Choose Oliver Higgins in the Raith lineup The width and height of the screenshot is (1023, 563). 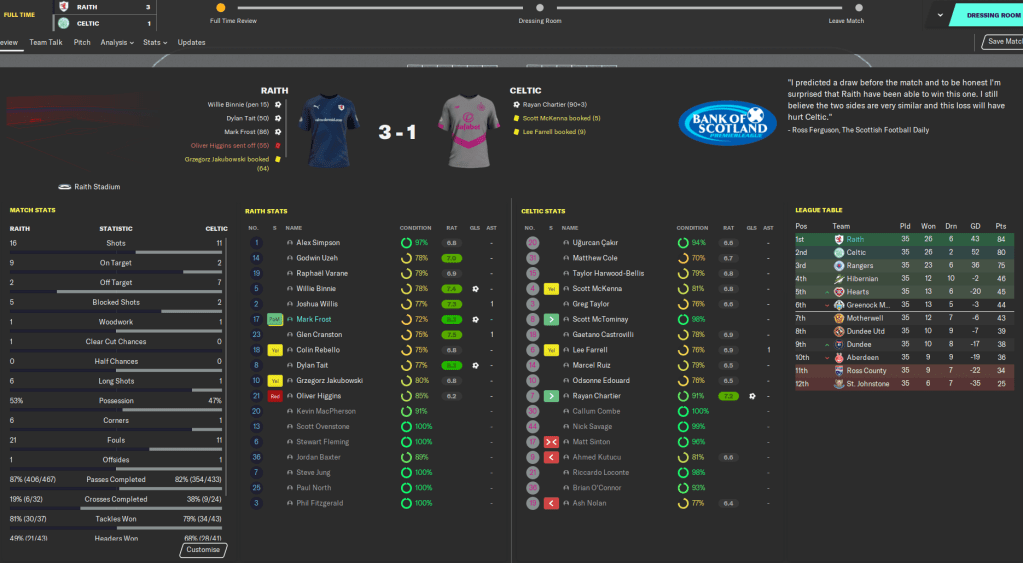click(320, 396)
